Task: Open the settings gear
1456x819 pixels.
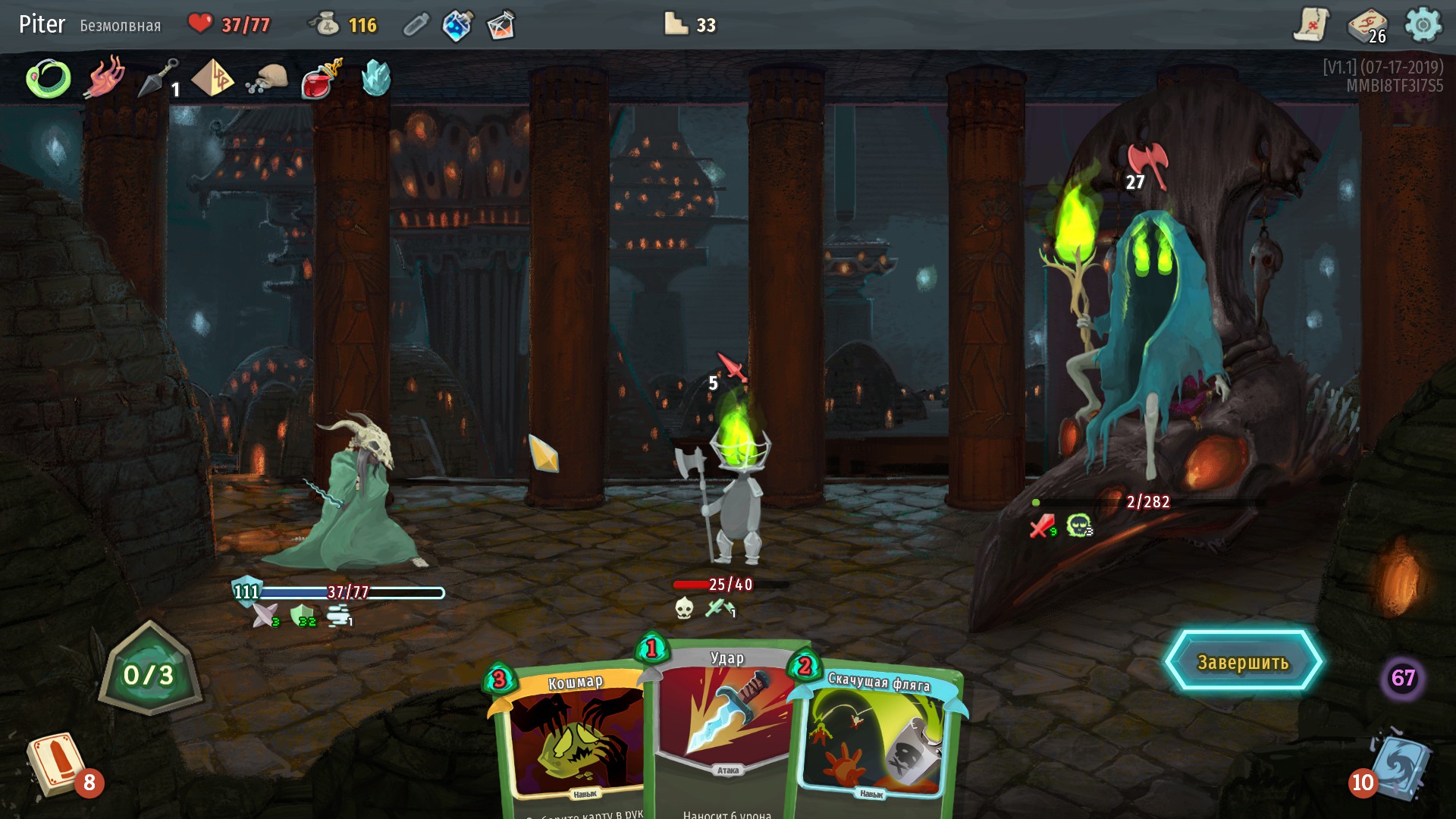Action: (x=1423, y=25)
